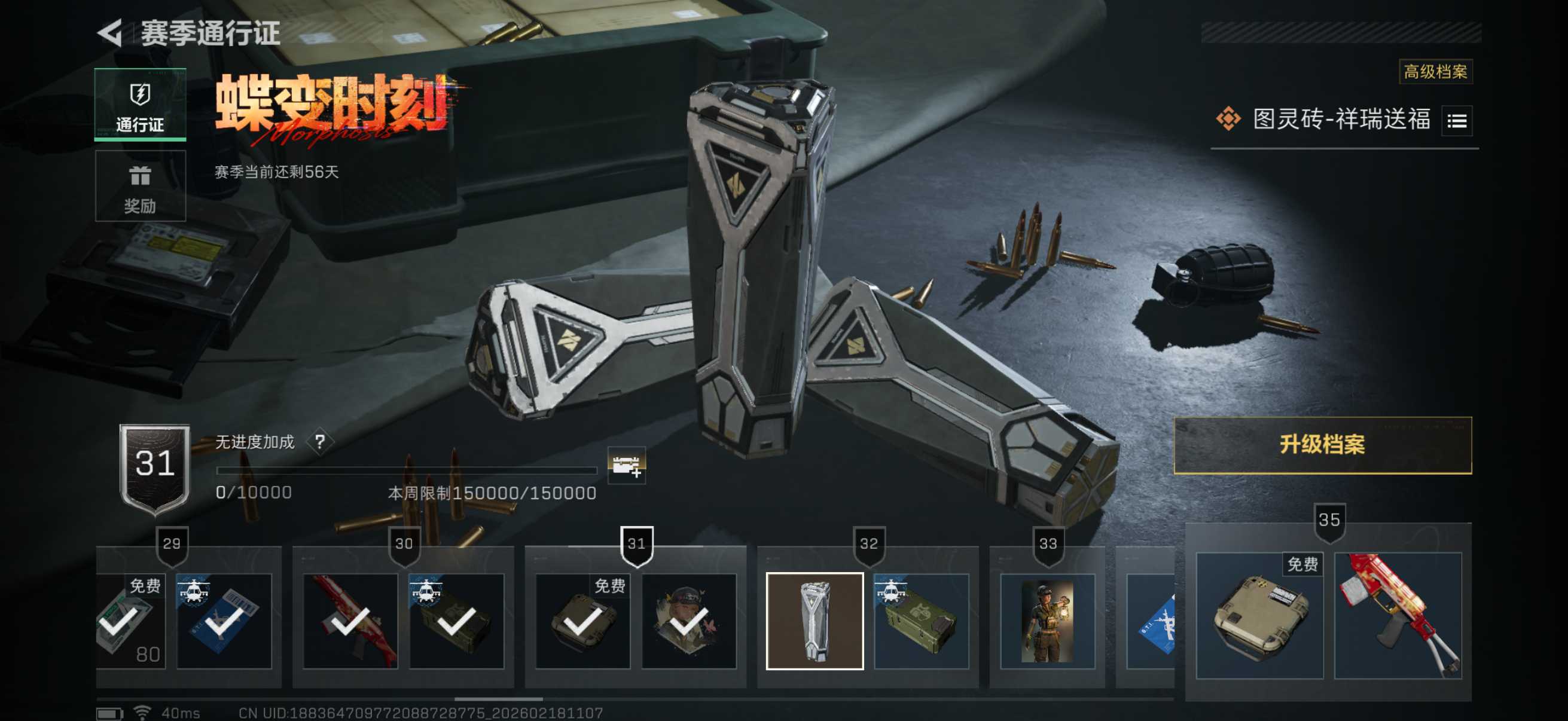The height and width of the screenshot is (721, 1568).
Task: Open the 奖励 rewards tab
Action: click(140, 186)
